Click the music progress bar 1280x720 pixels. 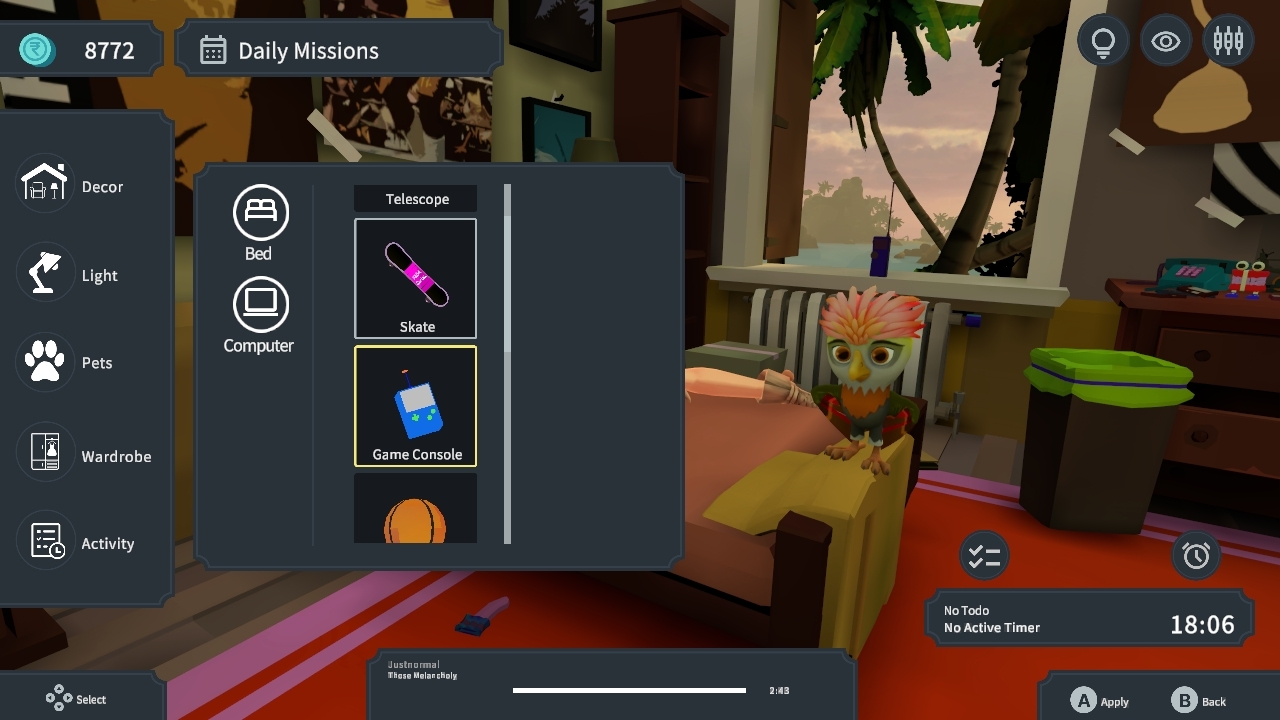click(628, 690)
